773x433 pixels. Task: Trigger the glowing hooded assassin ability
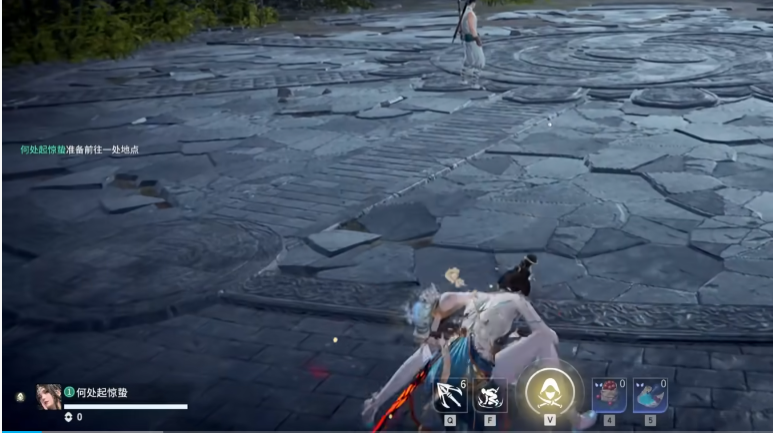pos(549,391)
